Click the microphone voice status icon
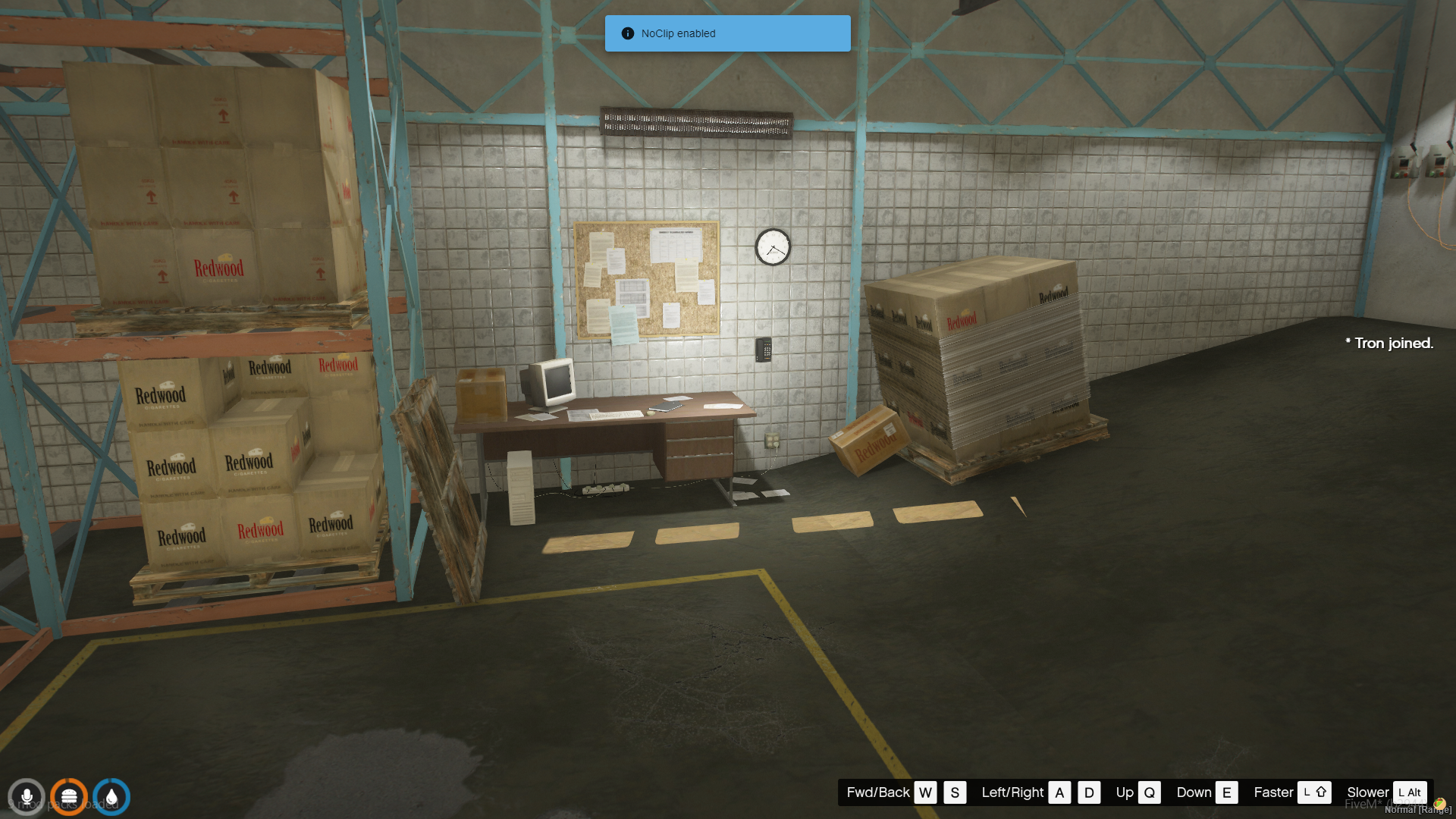Viewport: 1456px width, 819px height. click(27, 797)
